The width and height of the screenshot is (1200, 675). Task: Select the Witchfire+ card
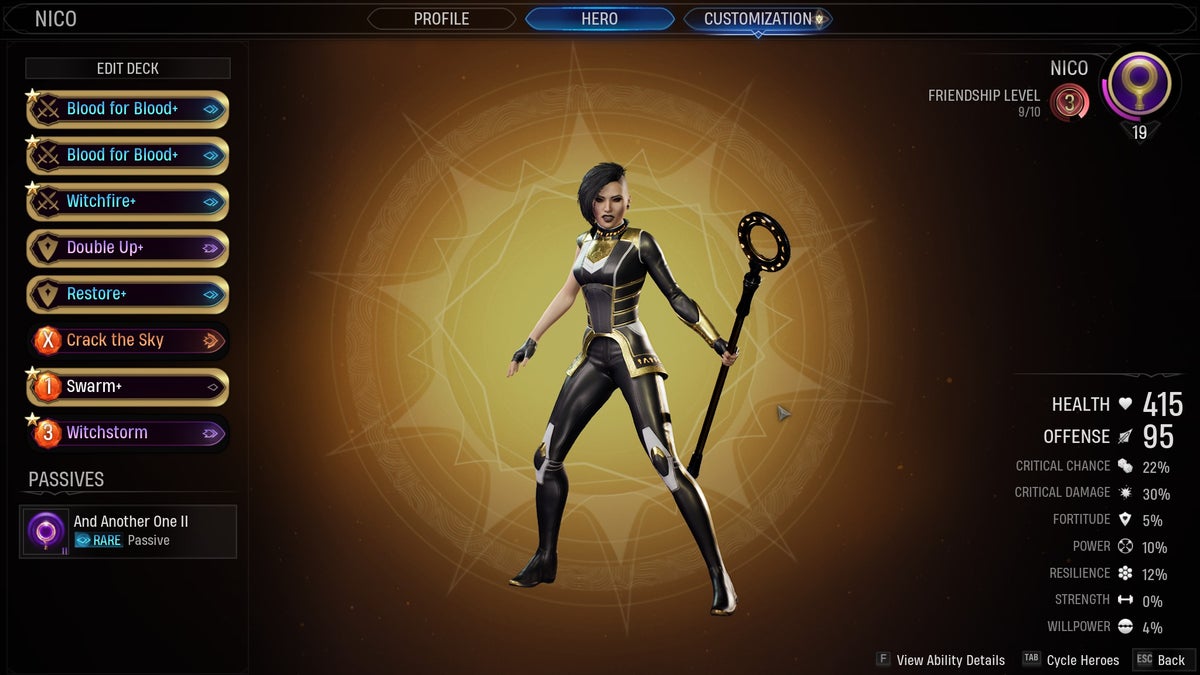coord(128,202)
